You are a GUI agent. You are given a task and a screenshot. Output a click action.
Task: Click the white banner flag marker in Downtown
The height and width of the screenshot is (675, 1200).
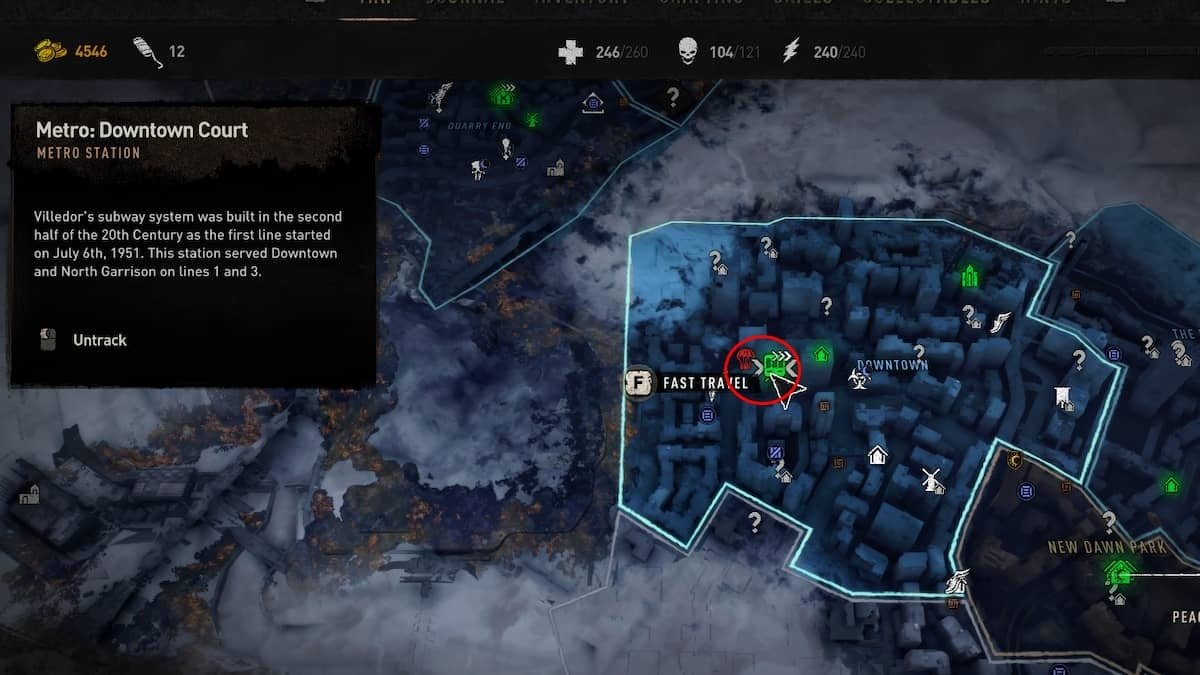click(1063, 398)
